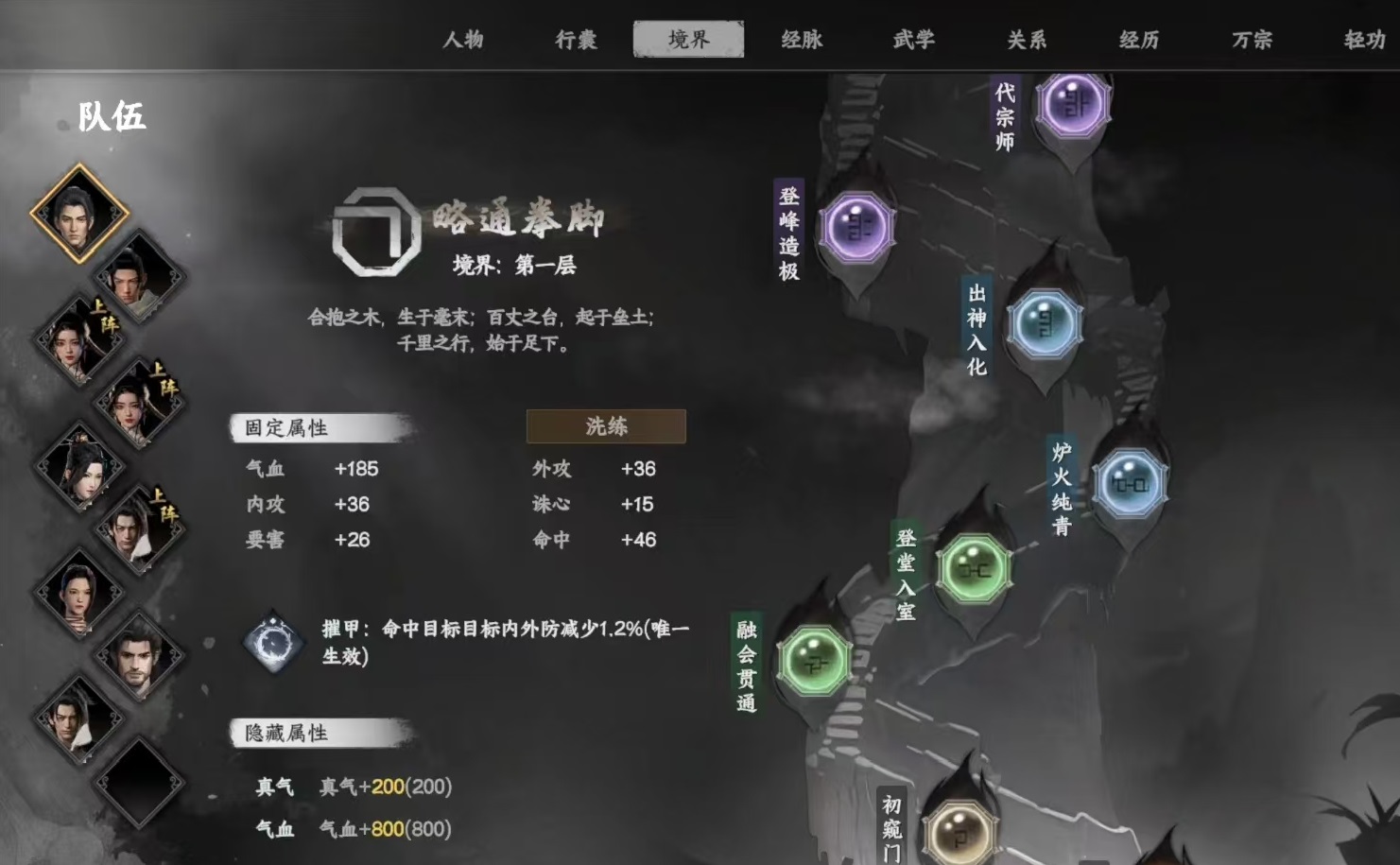Image resolution: width=1400 pixels, height=865 pixels.
Task: Switch to the 武学 tab
Action: (x=912, y=40)
